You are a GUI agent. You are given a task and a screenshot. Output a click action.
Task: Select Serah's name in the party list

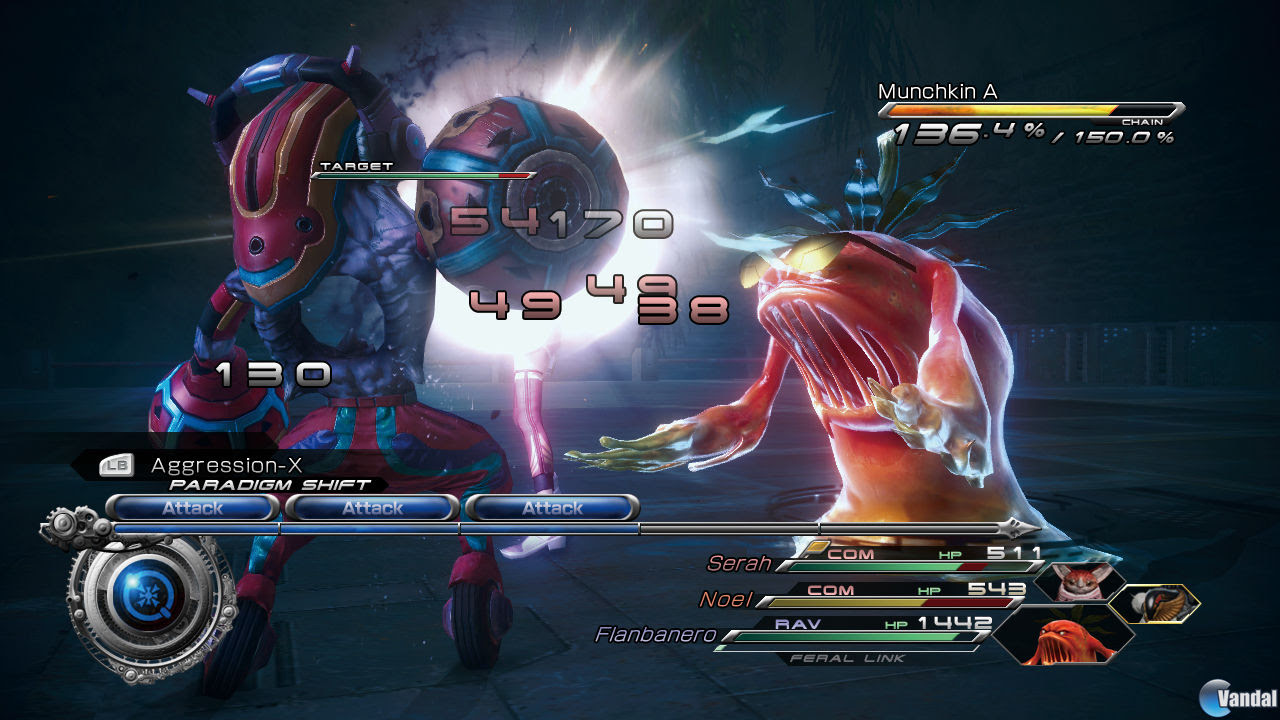point(739,564)
